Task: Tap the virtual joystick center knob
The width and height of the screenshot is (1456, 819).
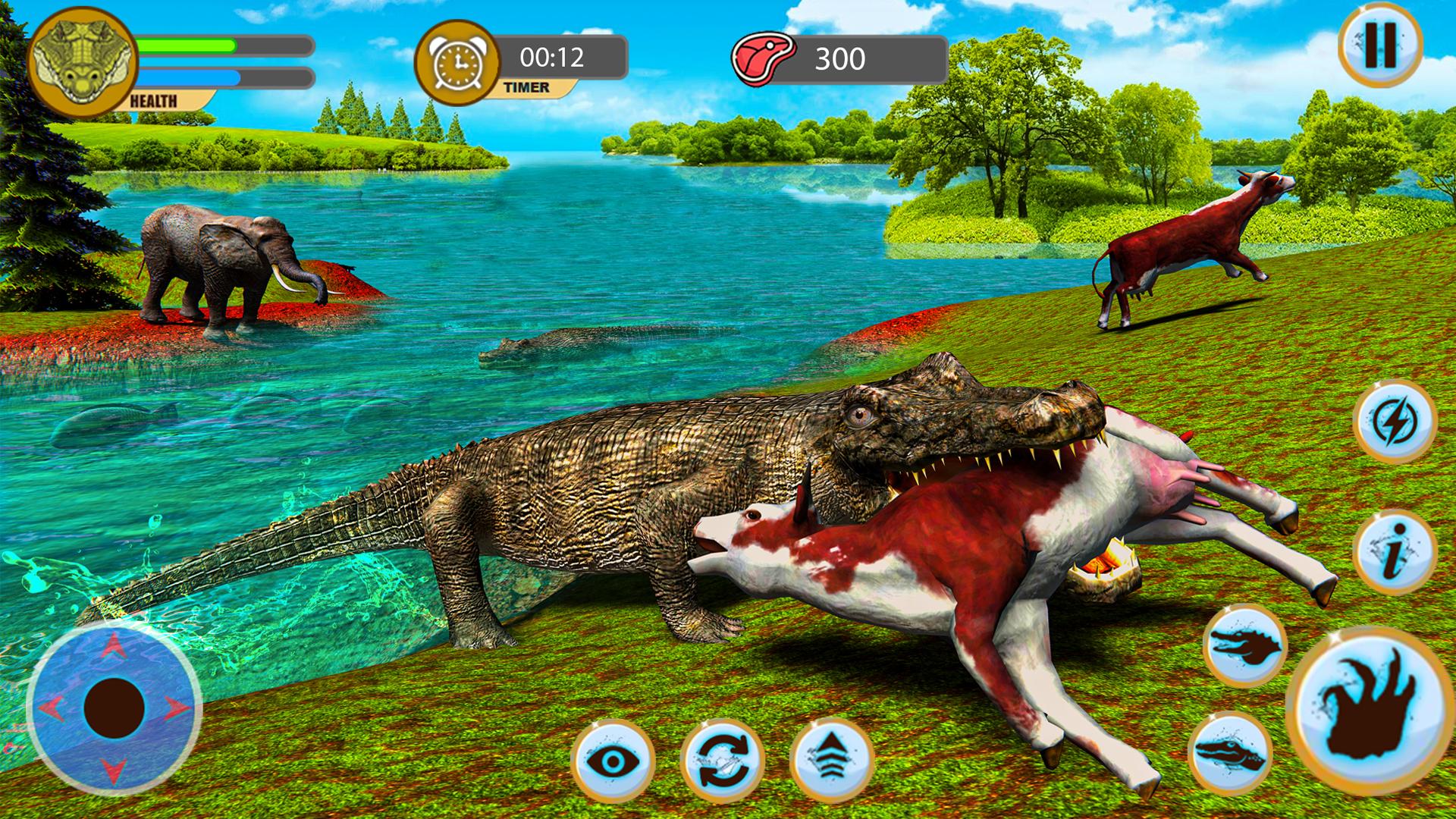Action: tap(115, 708)
